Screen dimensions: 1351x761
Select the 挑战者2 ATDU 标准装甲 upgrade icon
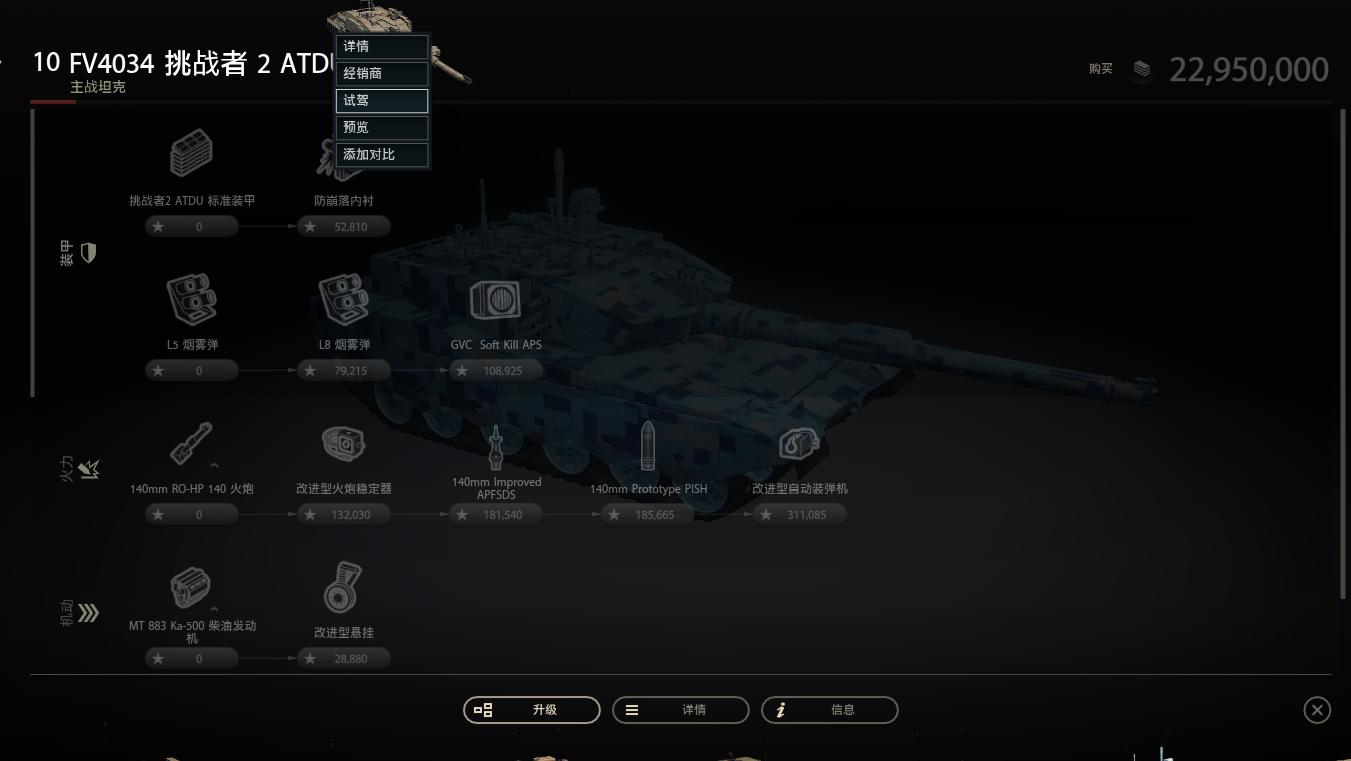tap(191, 153)
